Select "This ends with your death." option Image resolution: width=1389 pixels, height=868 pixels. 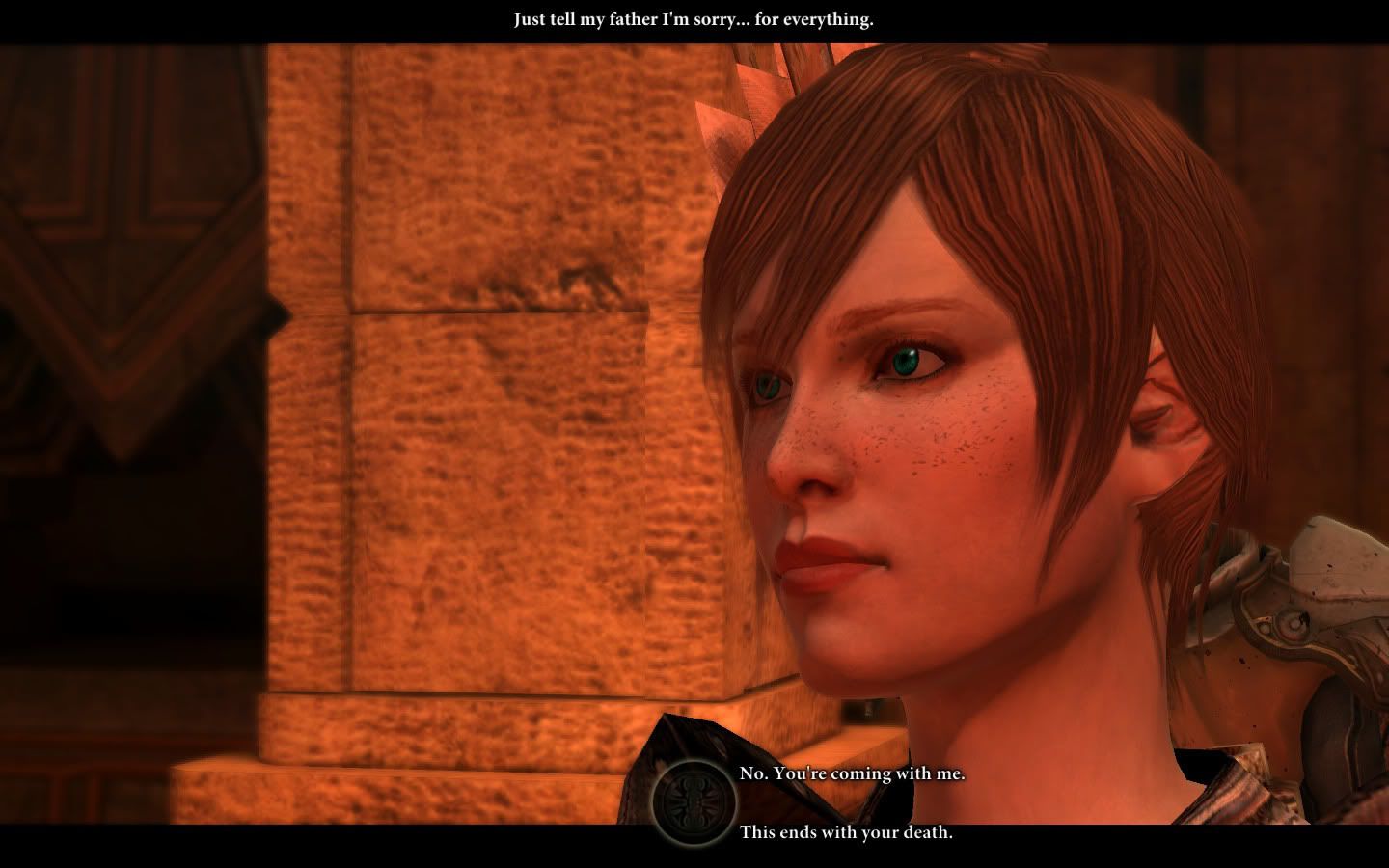[846, 831]
